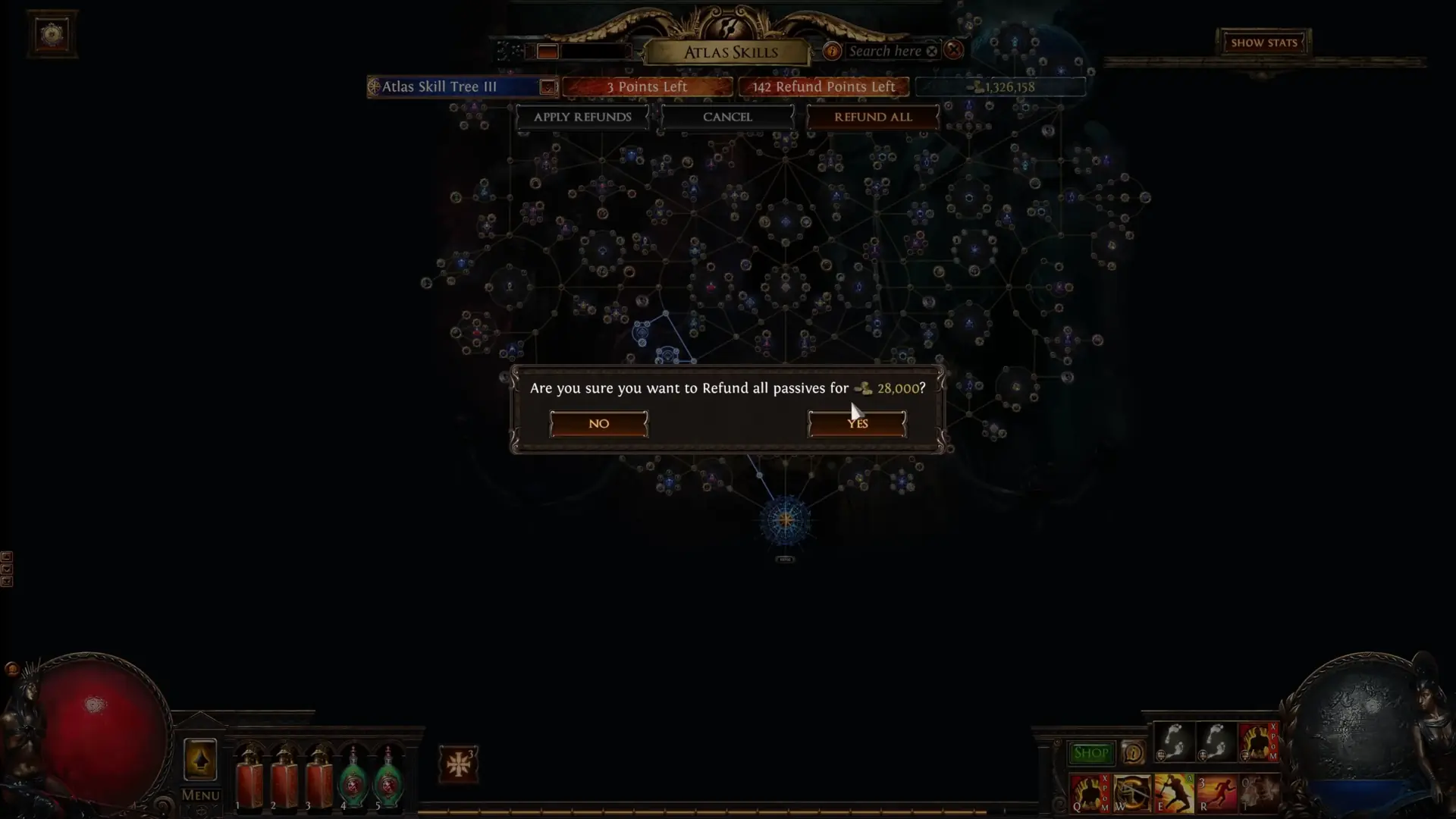Open the green Shop button
This screenshot has height=819, width=1456.
(x=1090, y=753)
